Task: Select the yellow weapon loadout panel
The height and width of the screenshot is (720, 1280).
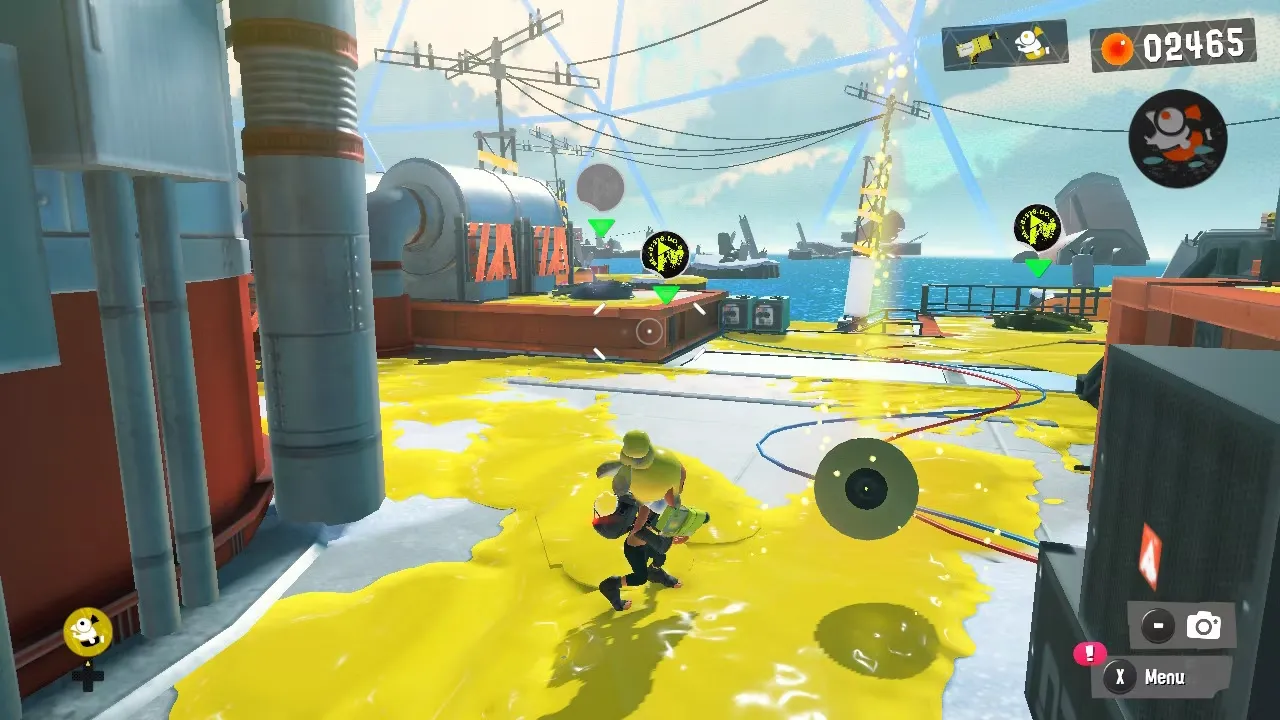Action: [x=1003, y=45]
